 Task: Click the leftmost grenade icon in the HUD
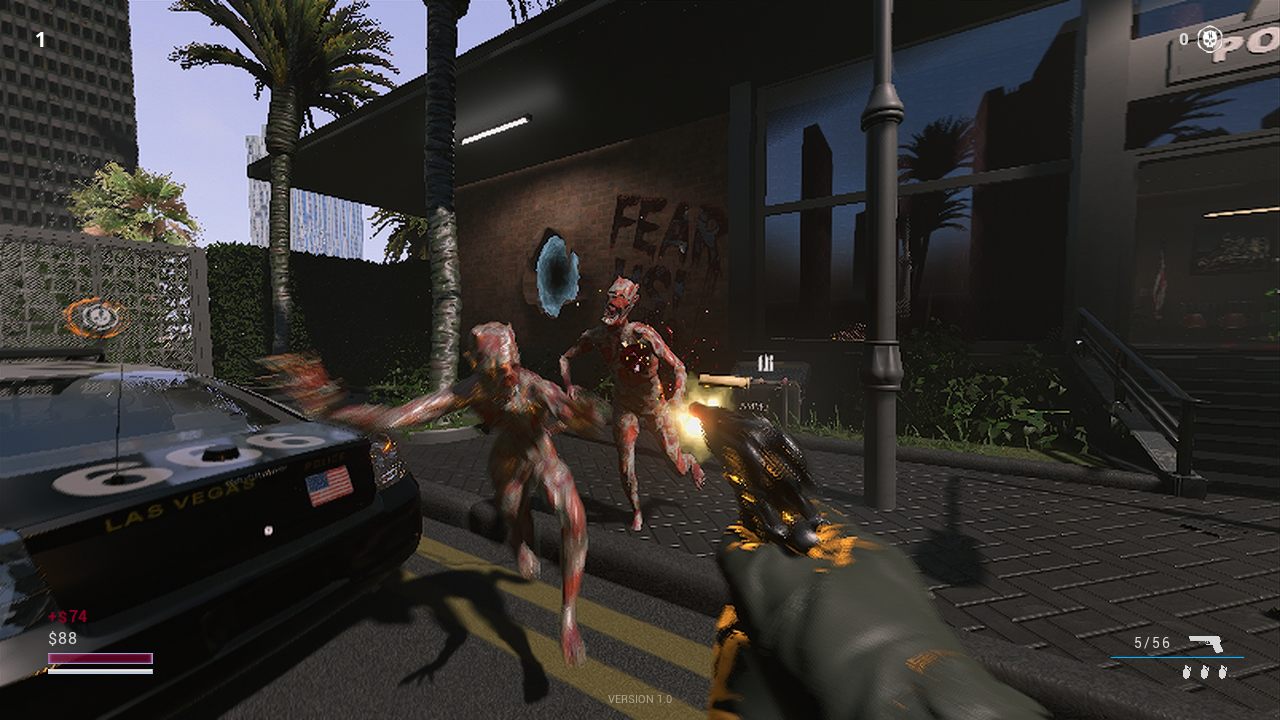(x=1189, y=673)
